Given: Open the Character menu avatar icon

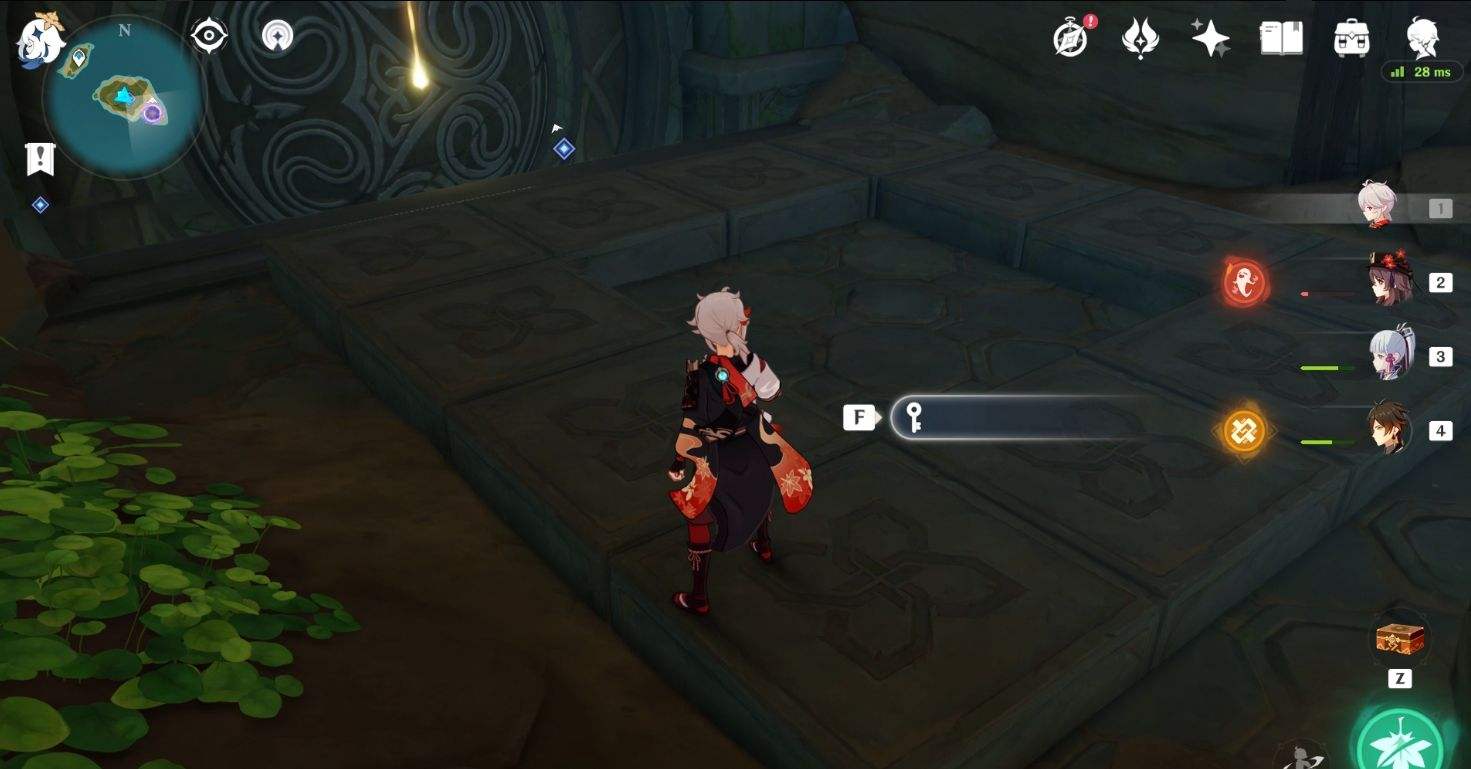Looking at the screenshot, I should 1424,37.
